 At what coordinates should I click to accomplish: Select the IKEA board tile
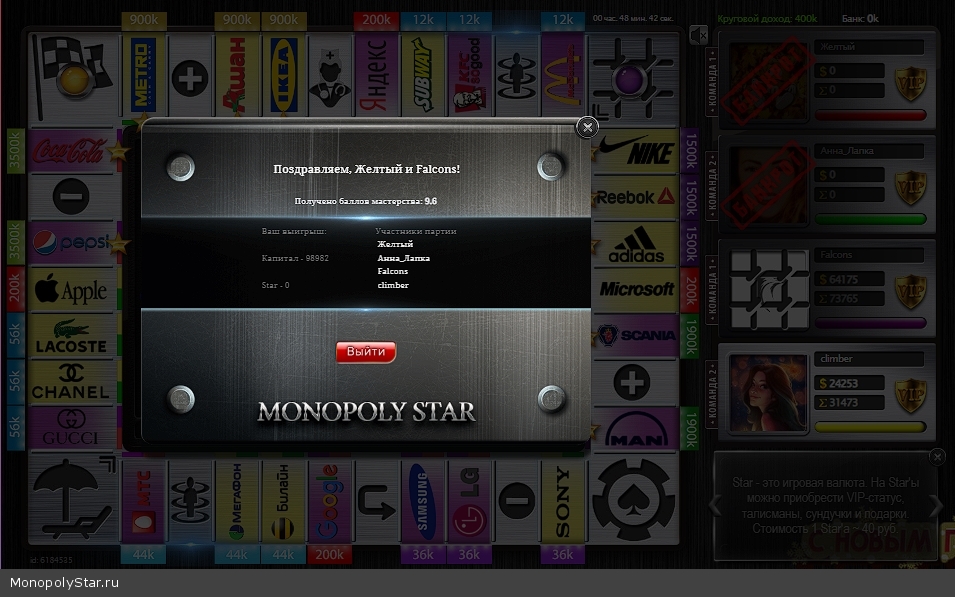click(283, 75)
